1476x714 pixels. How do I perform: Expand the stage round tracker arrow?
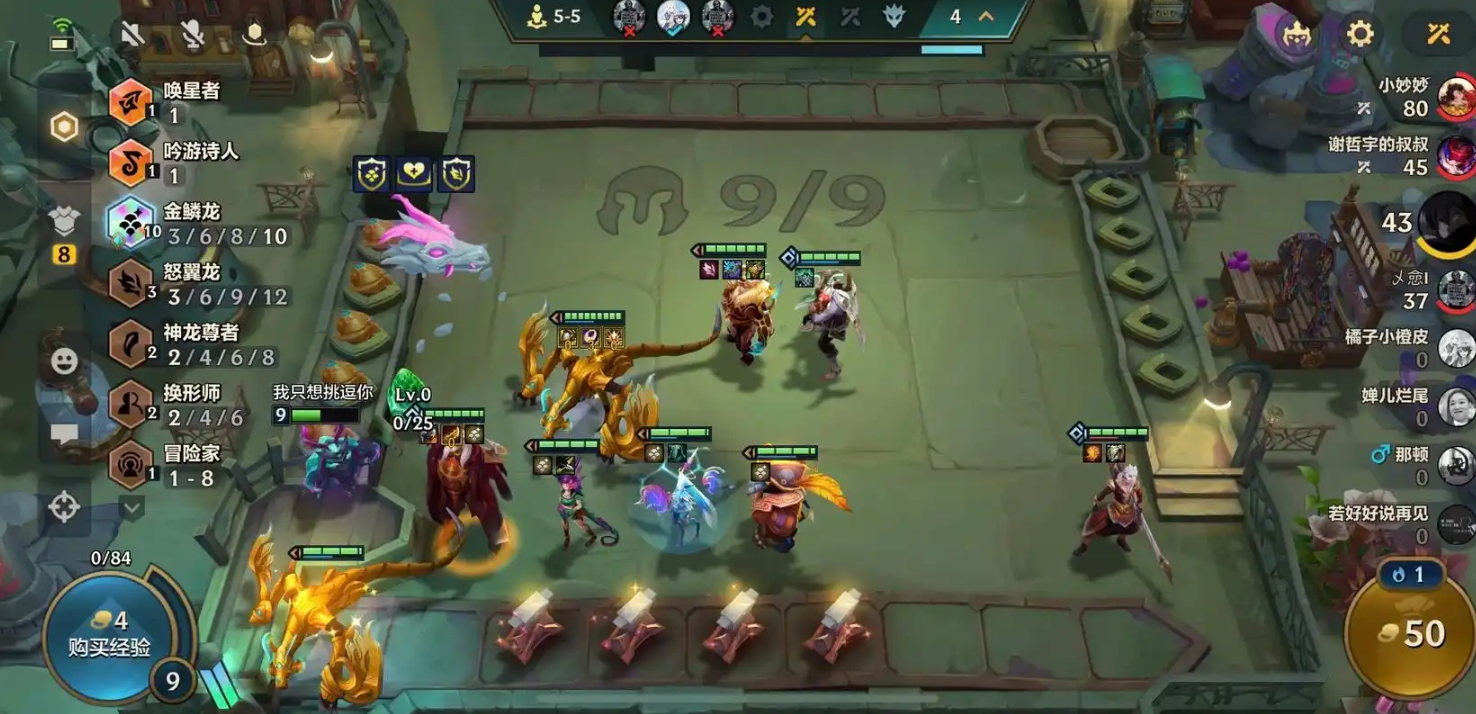(986, 17)
